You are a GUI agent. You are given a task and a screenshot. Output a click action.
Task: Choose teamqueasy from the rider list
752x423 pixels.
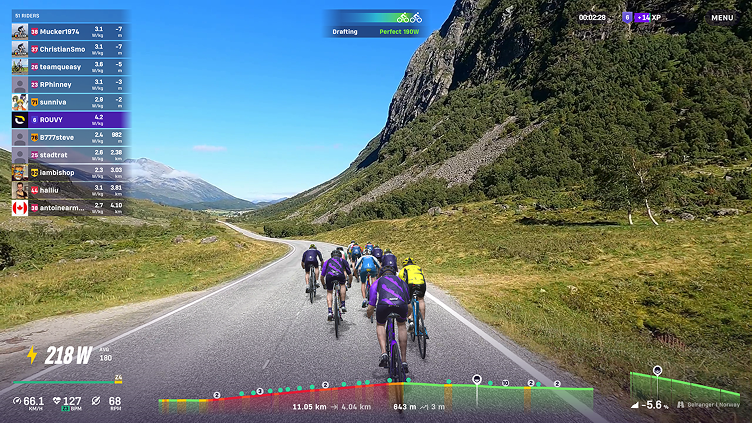click(69, 66)
